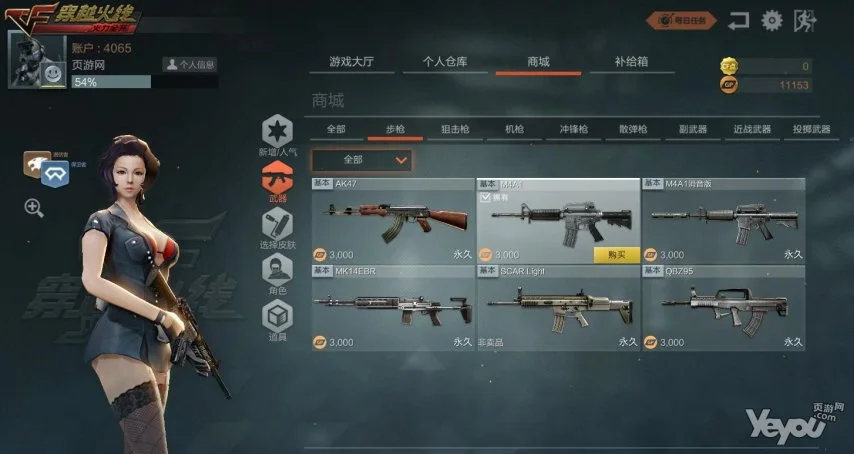
Task: Open the 每日任务 daily tasks button
Action: [x=683, y=19]
